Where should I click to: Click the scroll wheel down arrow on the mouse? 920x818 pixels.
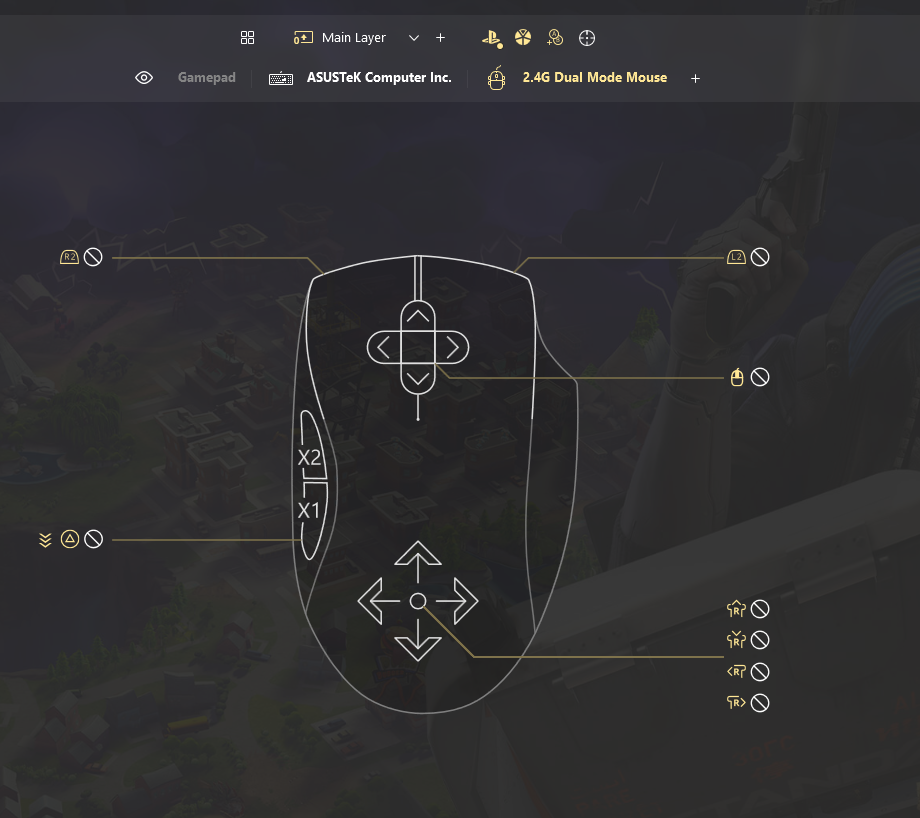tap(418, 377)
